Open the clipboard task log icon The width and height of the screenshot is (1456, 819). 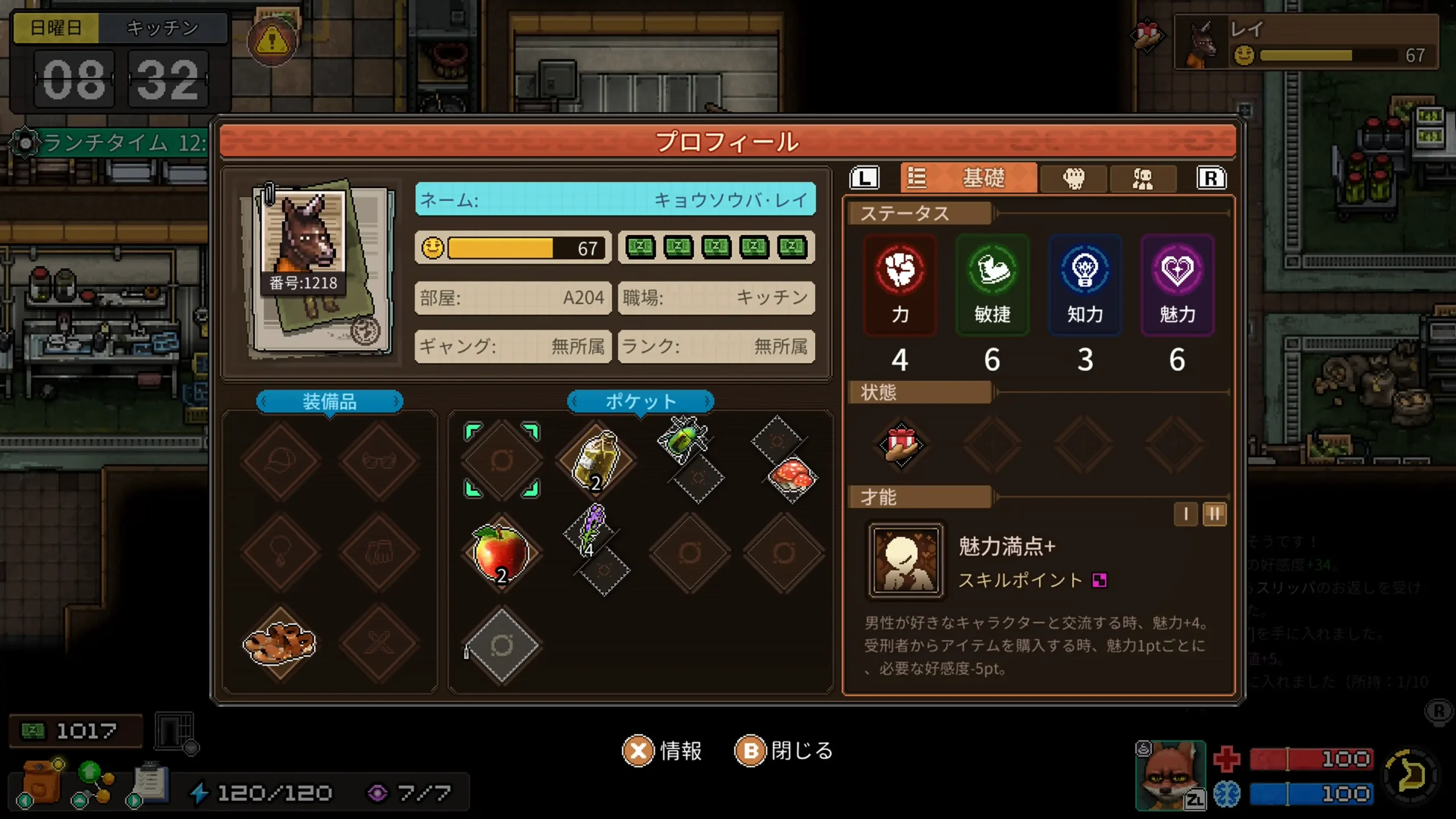point(151,782)
